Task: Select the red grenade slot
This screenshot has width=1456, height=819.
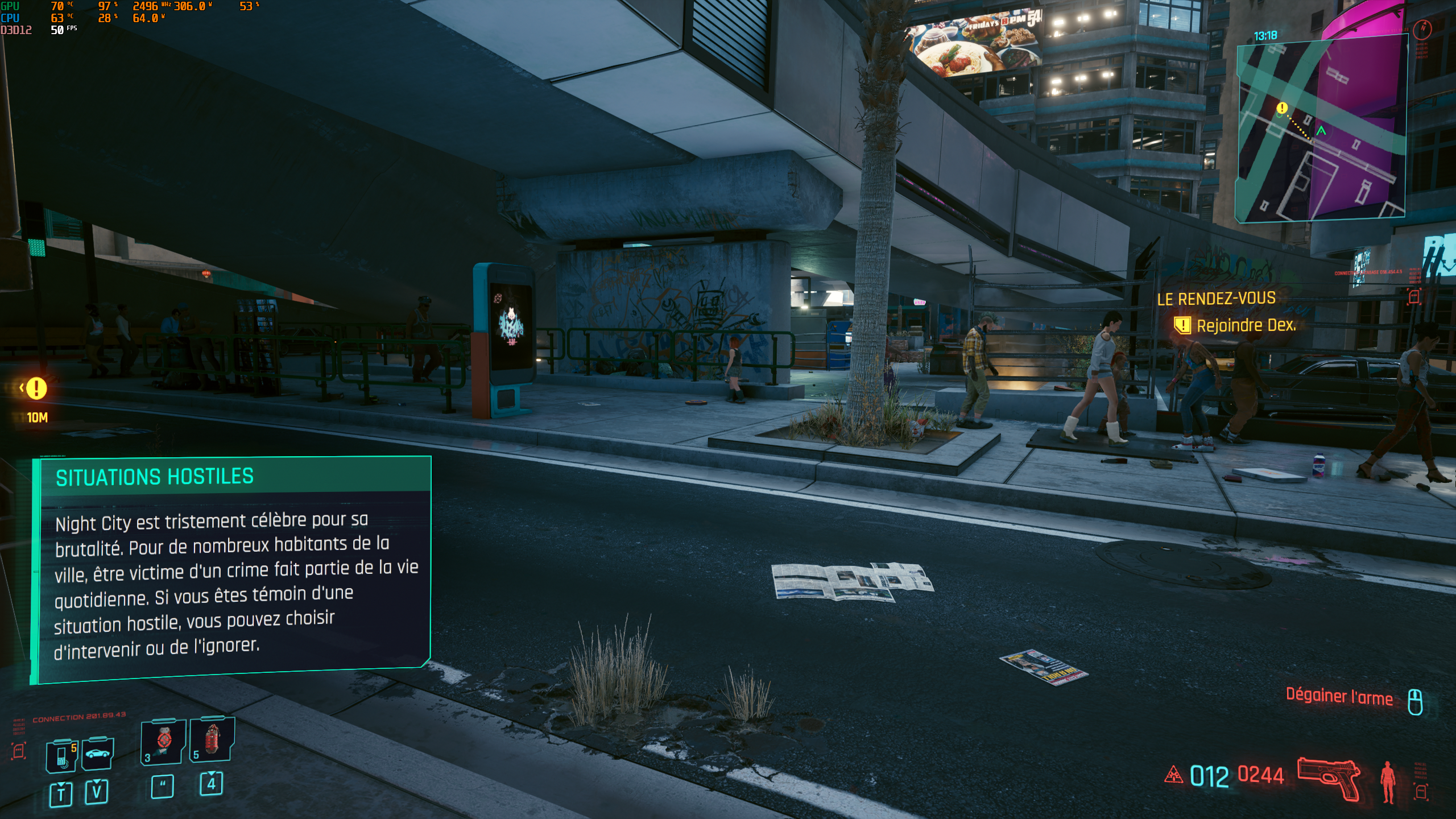Action: 212,739
